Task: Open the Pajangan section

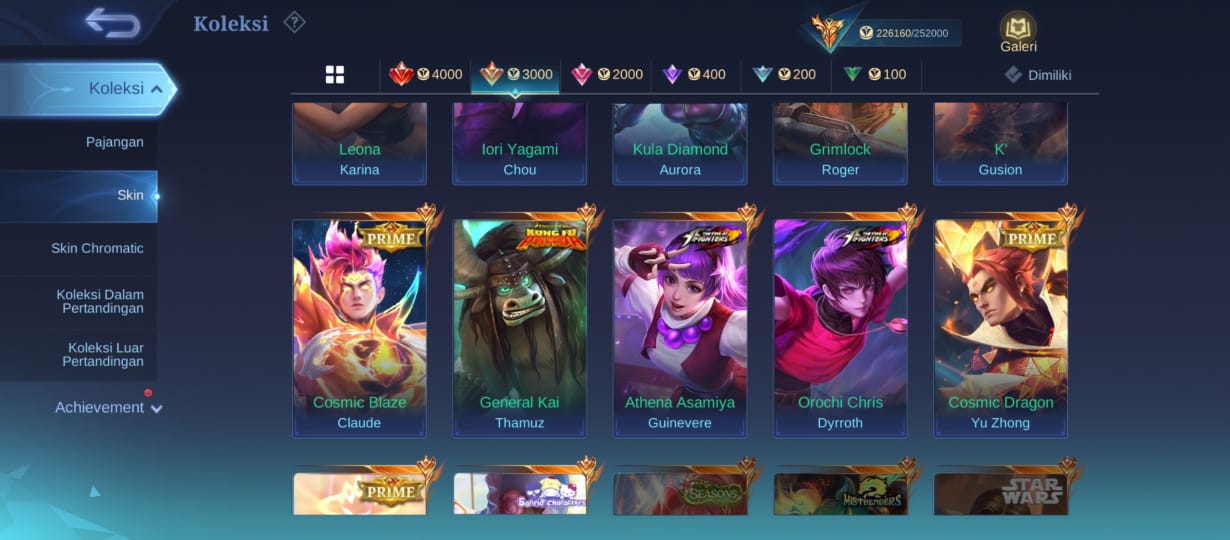Action: pyautogui.click(x=114, y=142)
